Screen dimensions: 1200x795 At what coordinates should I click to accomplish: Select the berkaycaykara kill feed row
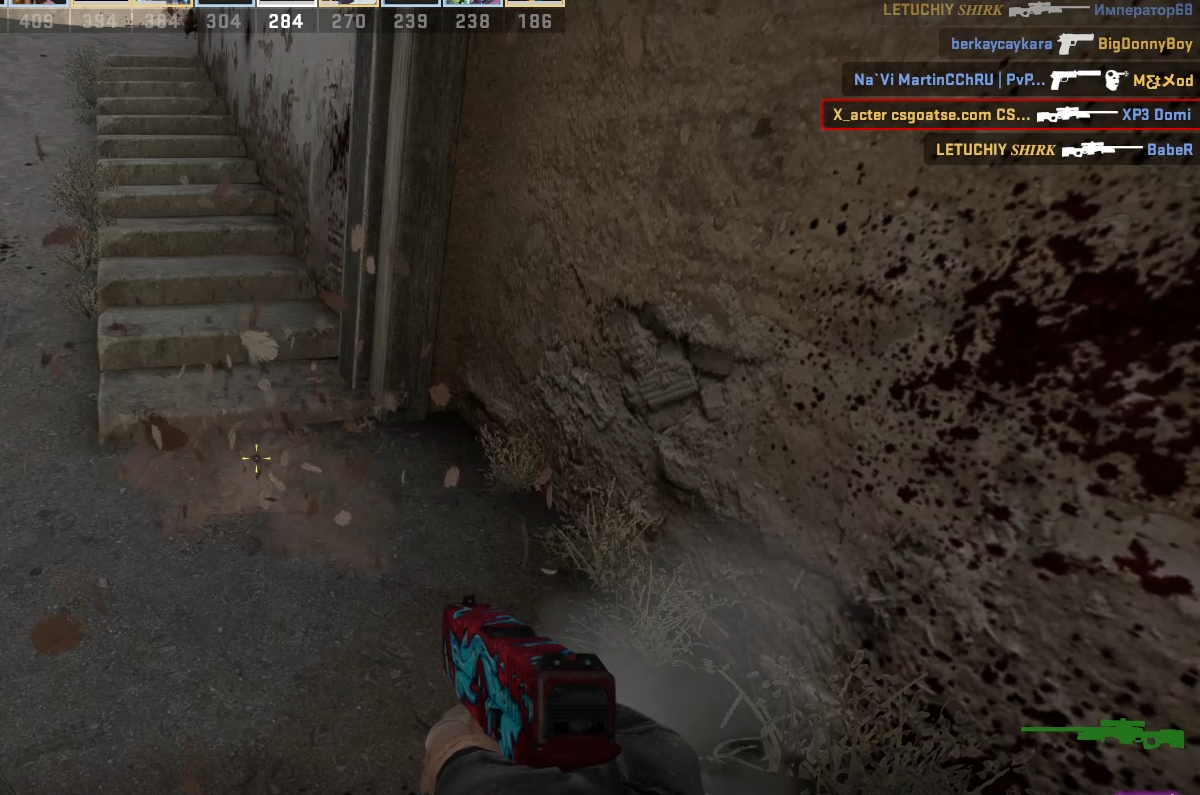click(x=1068, y=44)
